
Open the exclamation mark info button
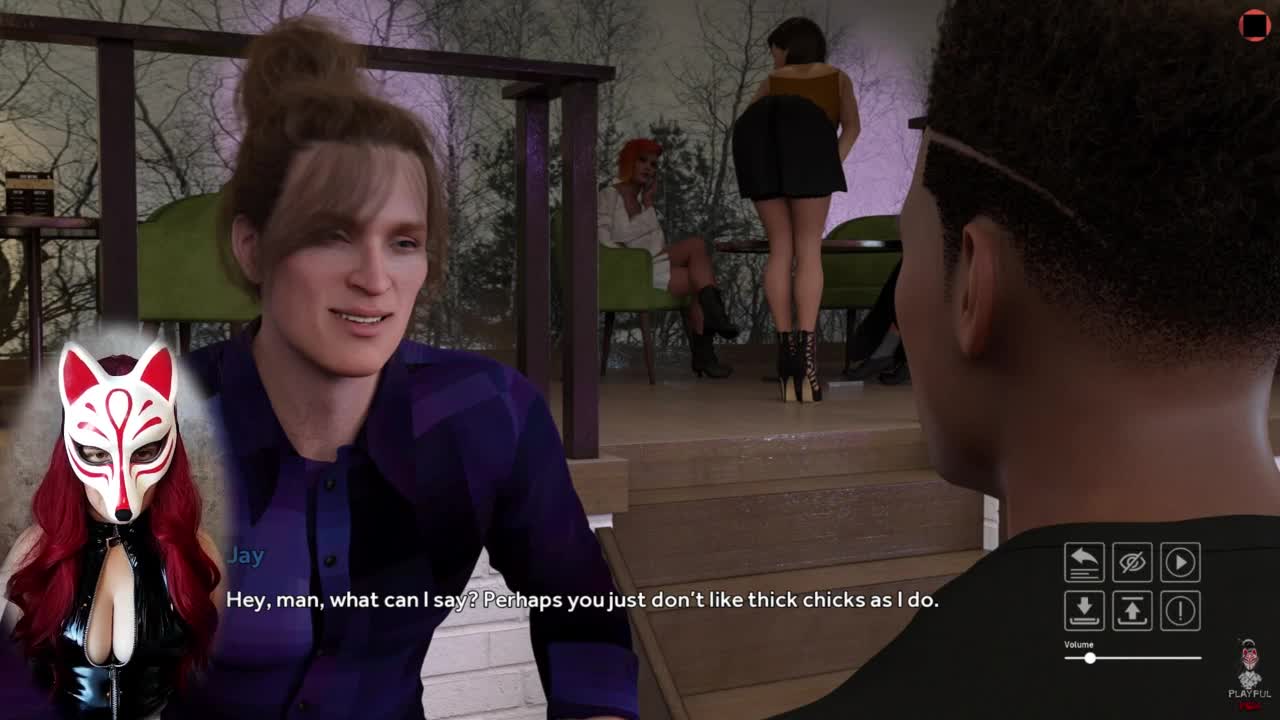[x=1180, y=610]
